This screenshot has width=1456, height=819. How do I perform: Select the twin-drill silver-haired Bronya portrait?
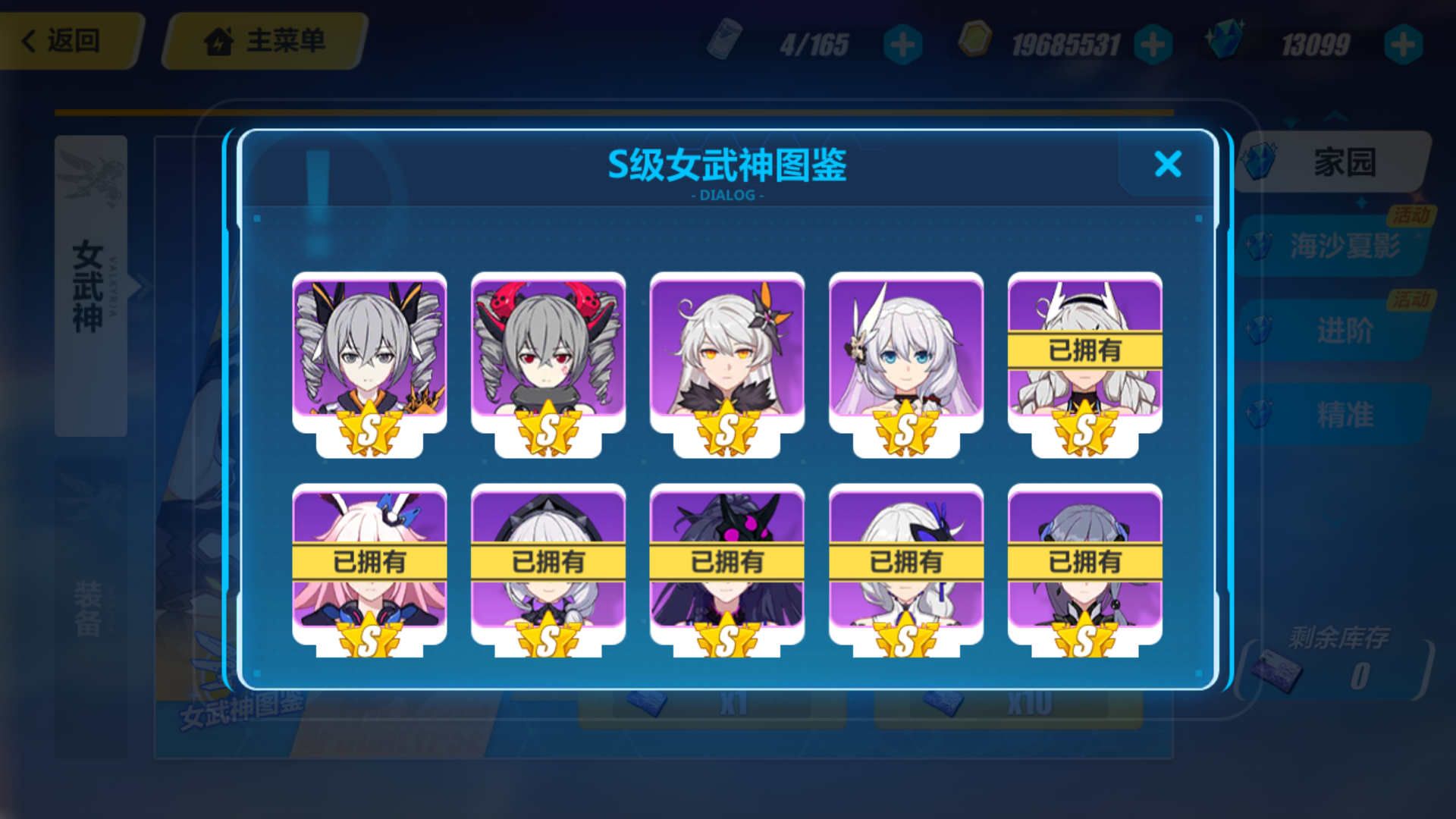(x=369, y=356)
